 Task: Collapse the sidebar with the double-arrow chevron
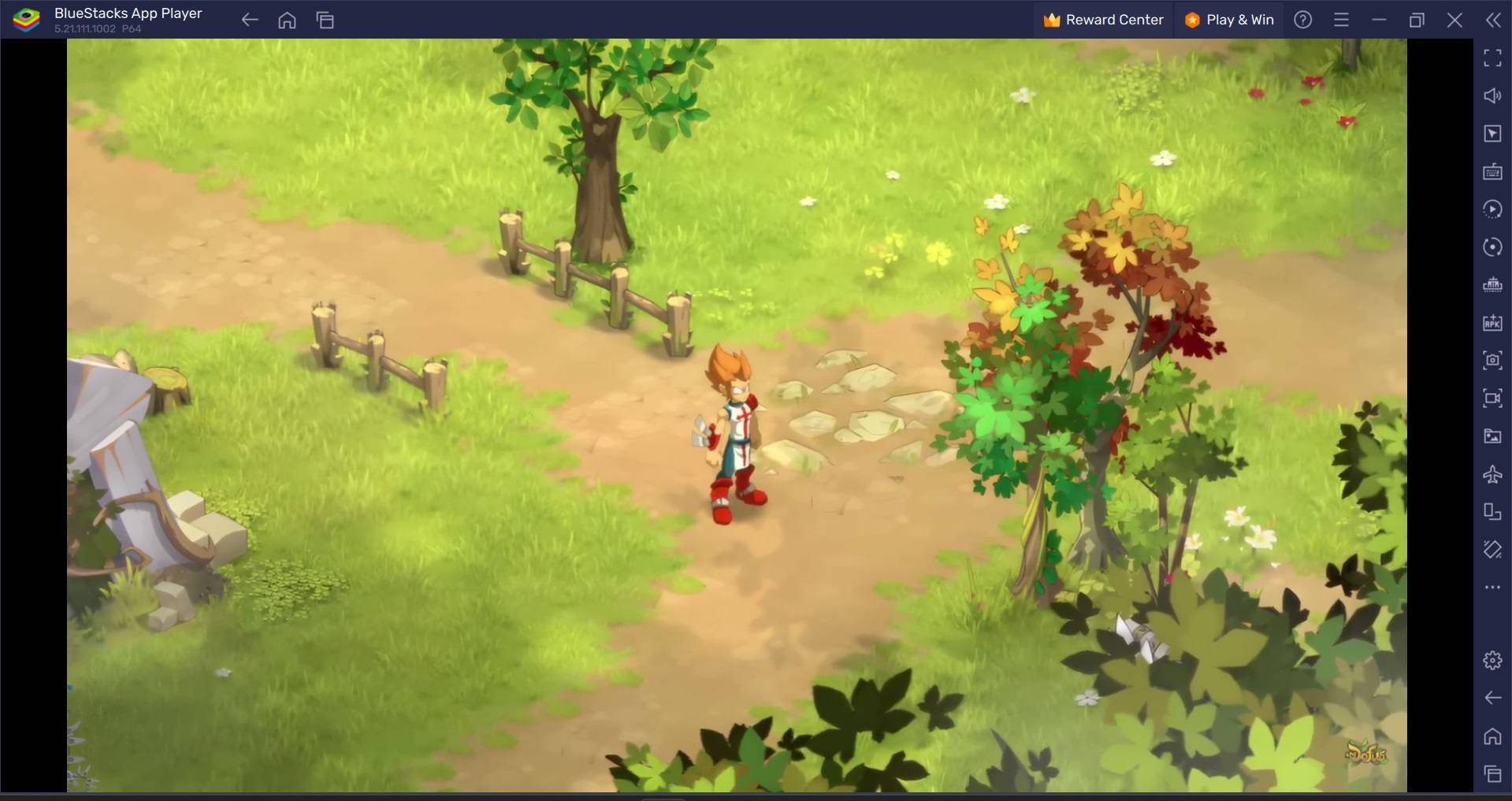1492,20
